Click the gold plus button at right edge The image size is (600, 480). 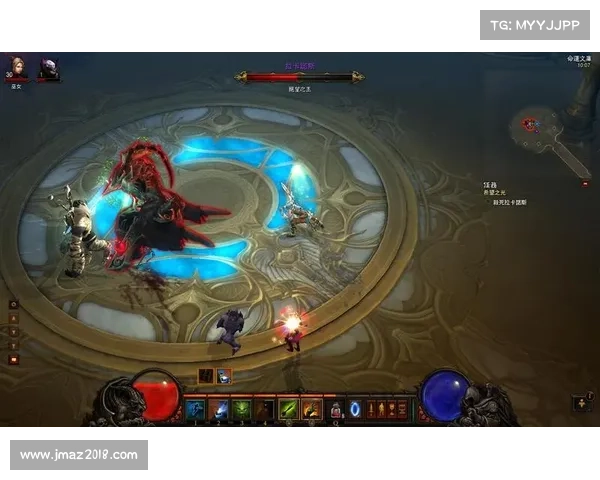pos(584,402)
